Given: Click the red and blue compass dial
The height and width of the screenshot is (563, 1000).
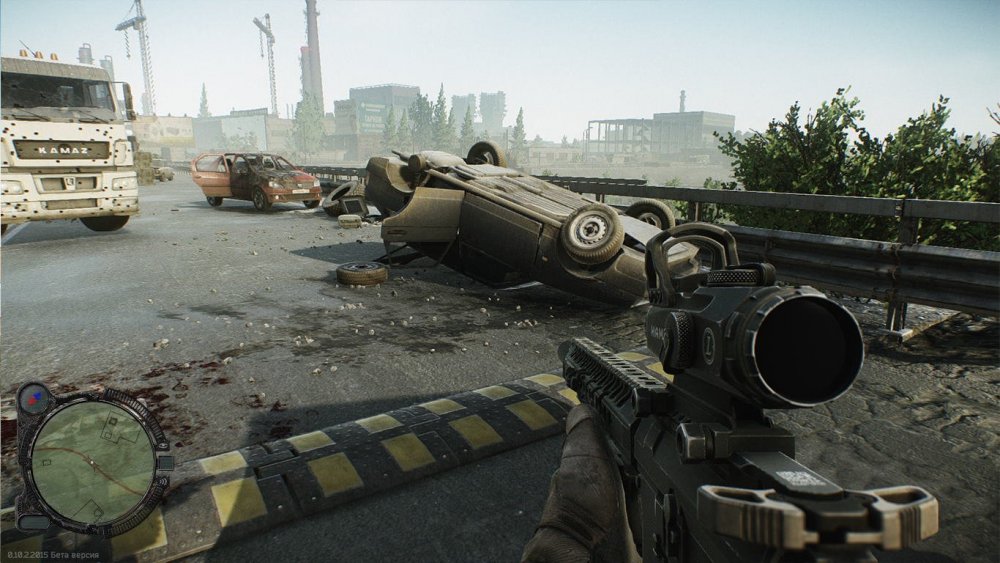Looking at the screenshot, I should point(33,398).
